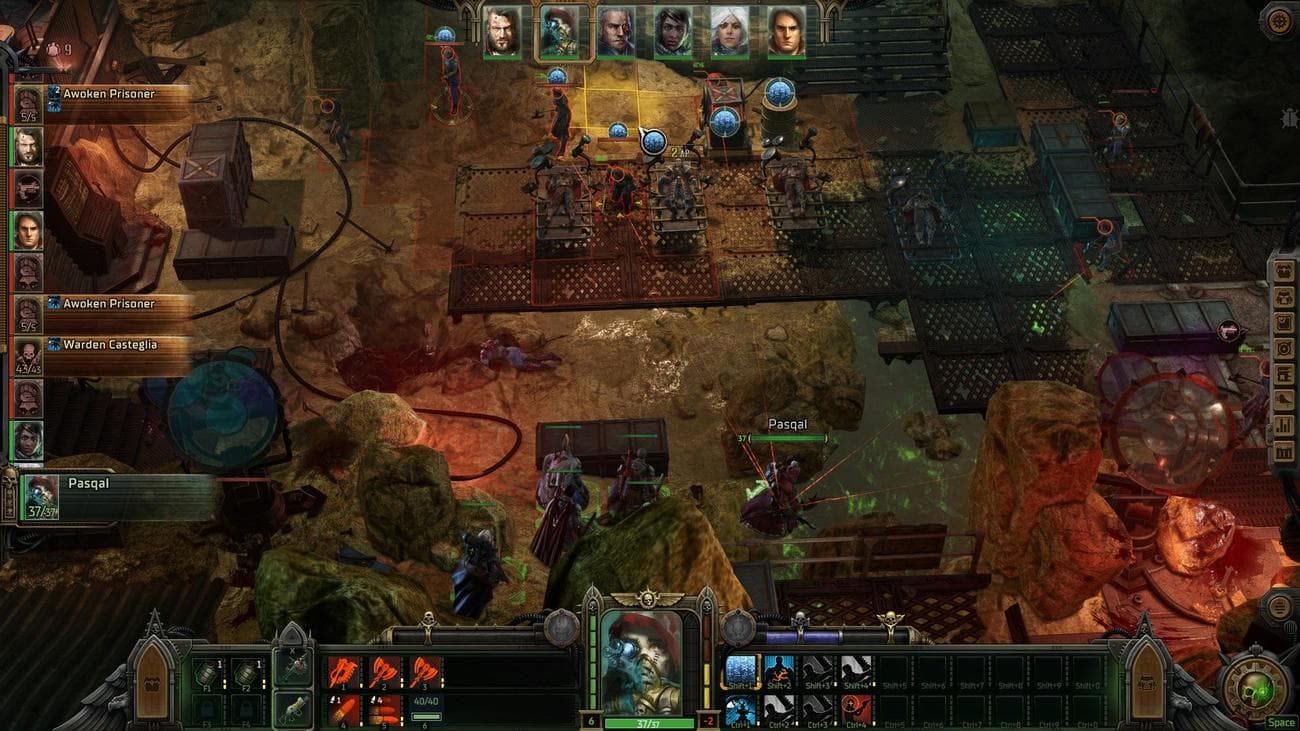Select Pasqal's large portrait at bottom center
Screen dimensions: 1300x731
[x=640, y=660]
